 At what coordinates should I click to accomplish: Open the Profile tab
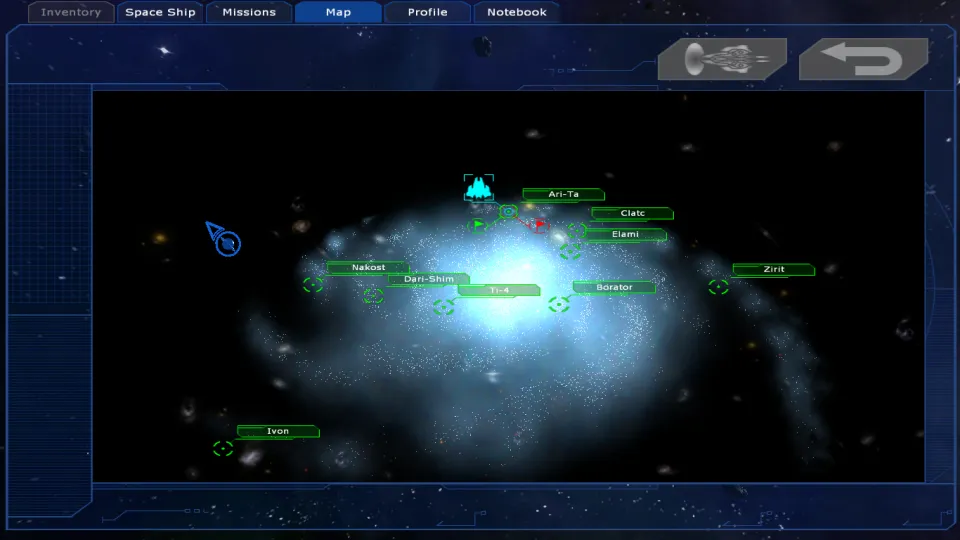coord(427,13)
